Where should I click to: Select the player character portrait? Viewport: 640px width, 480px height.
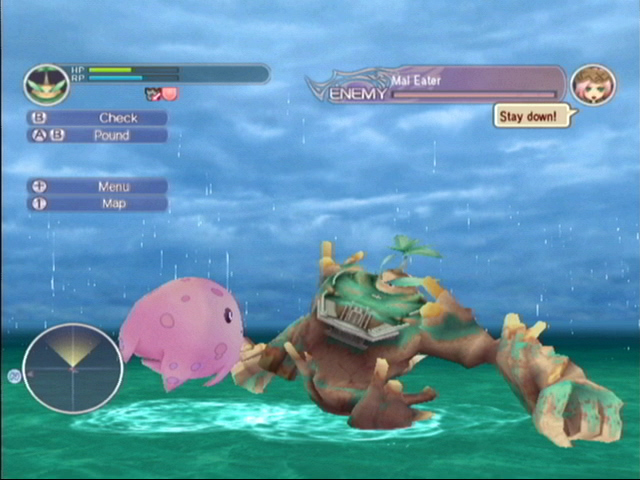46,84
